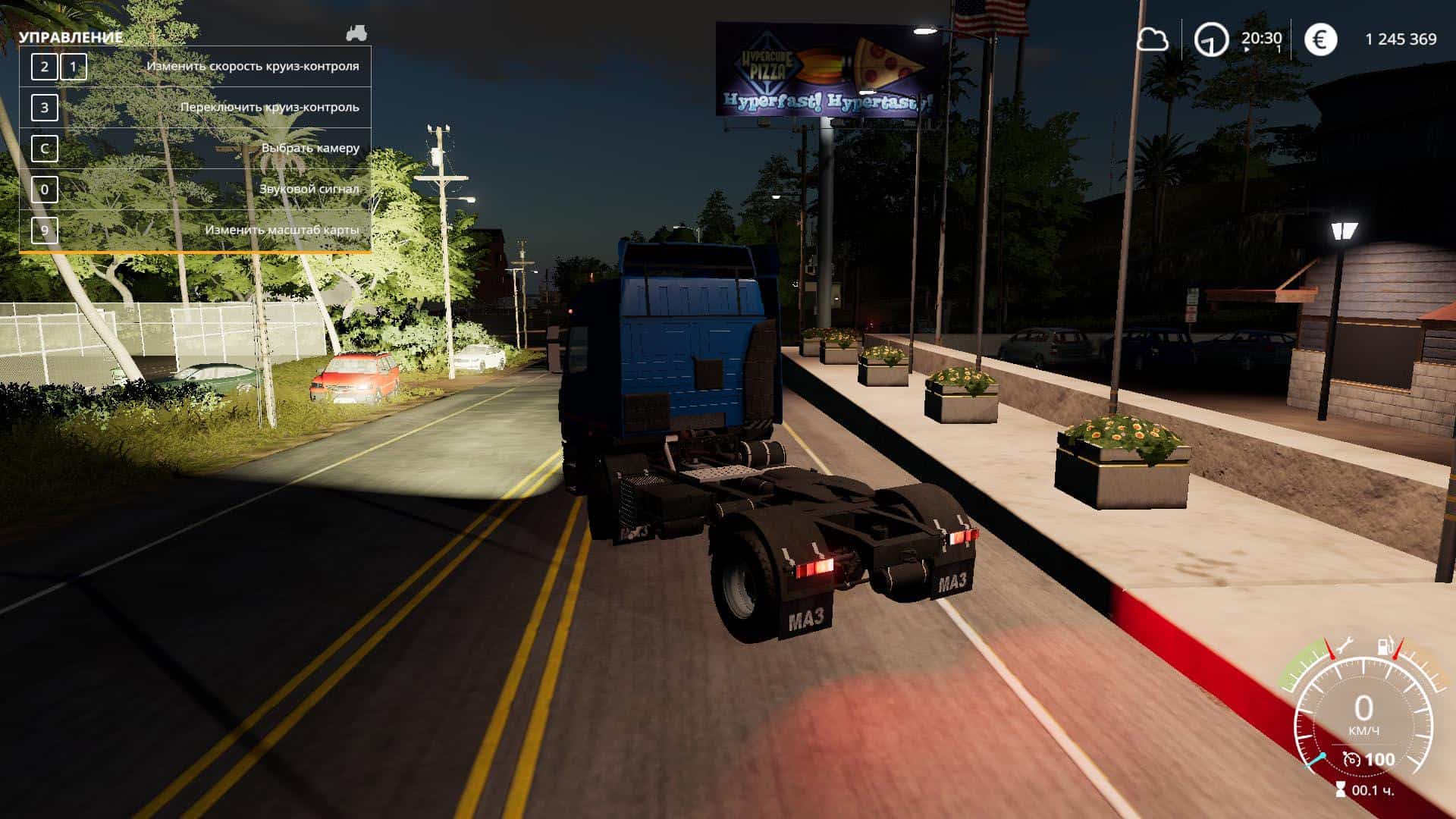
Task: Click the euro money icon
Action: 1320,39
